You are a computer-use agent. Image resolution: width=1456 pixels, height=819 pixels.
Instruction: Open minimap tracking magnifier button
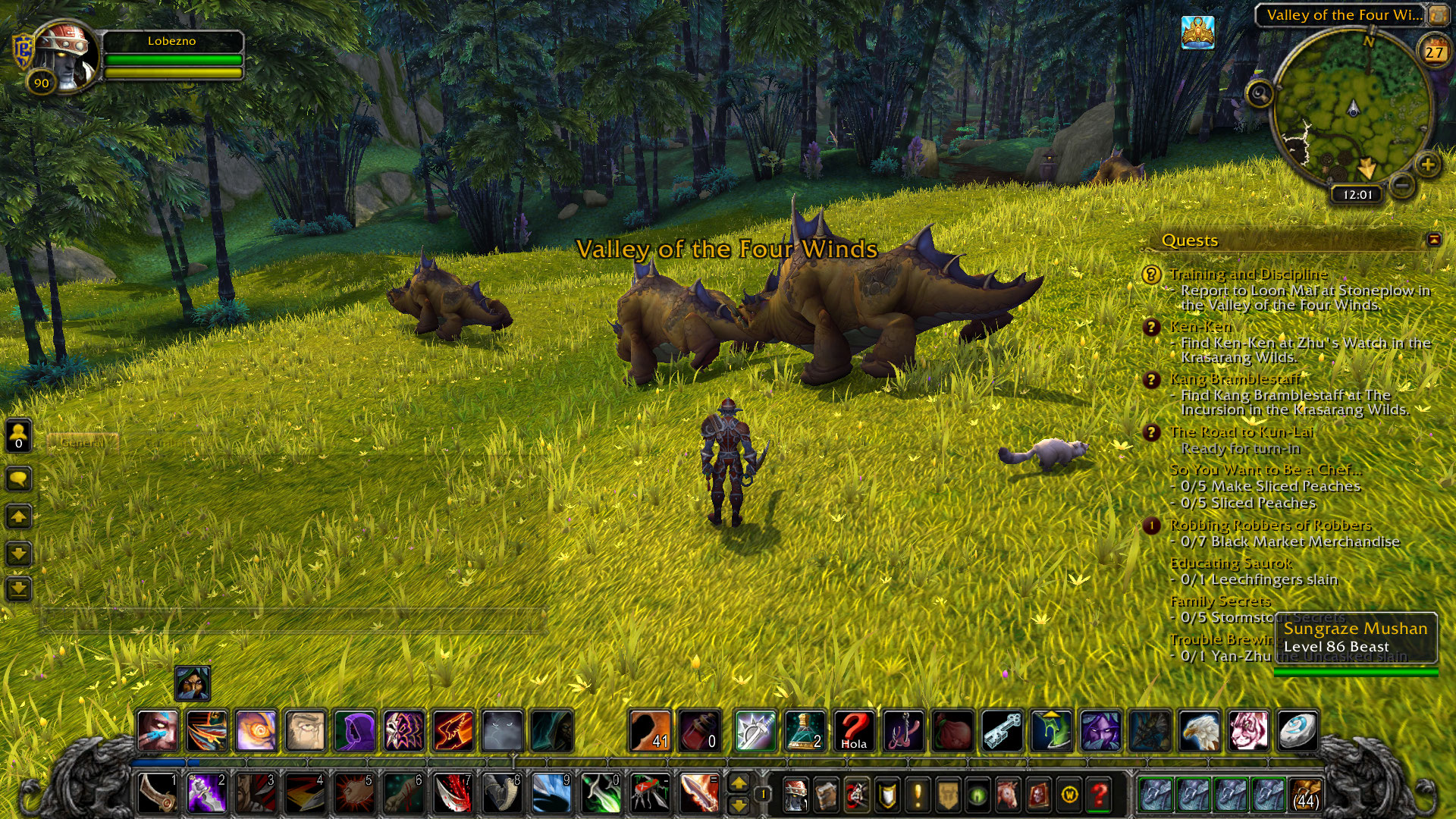pos(1260,94)
